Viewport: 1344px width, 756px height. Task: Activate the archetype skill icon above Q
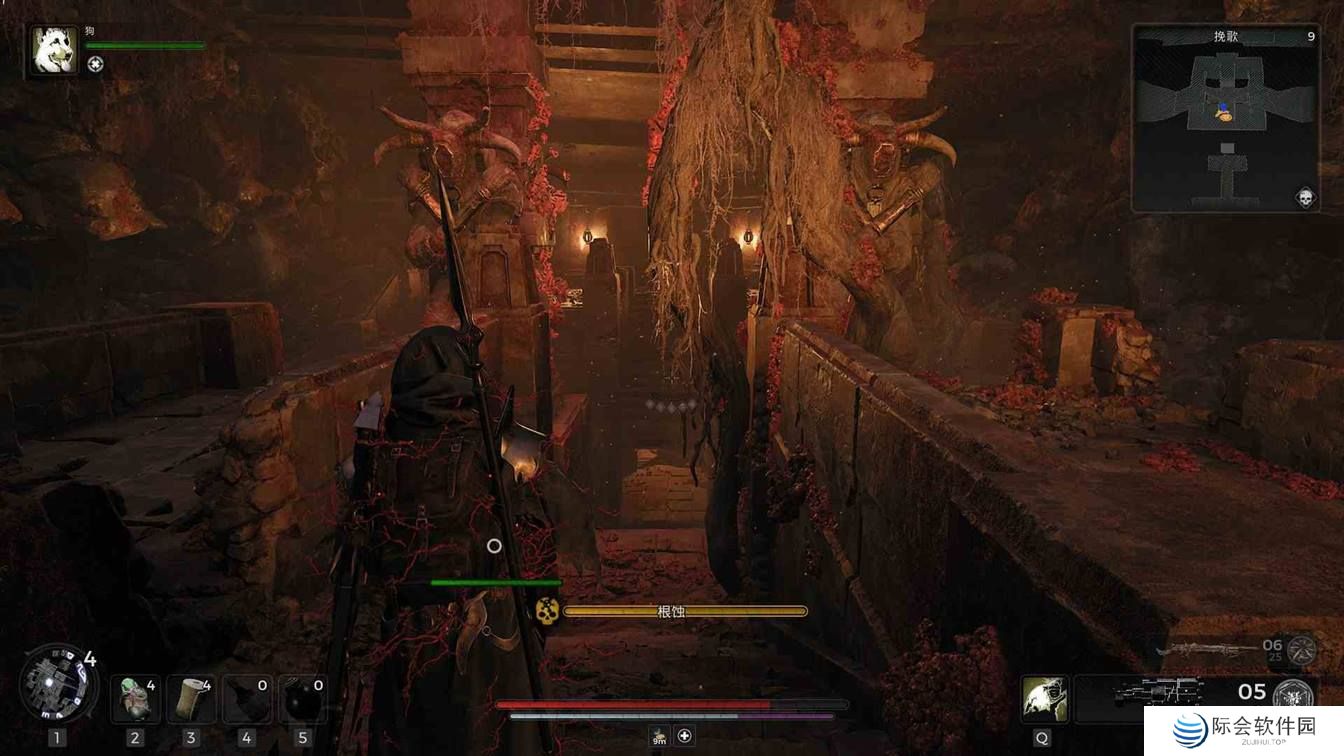(1044, 698)
